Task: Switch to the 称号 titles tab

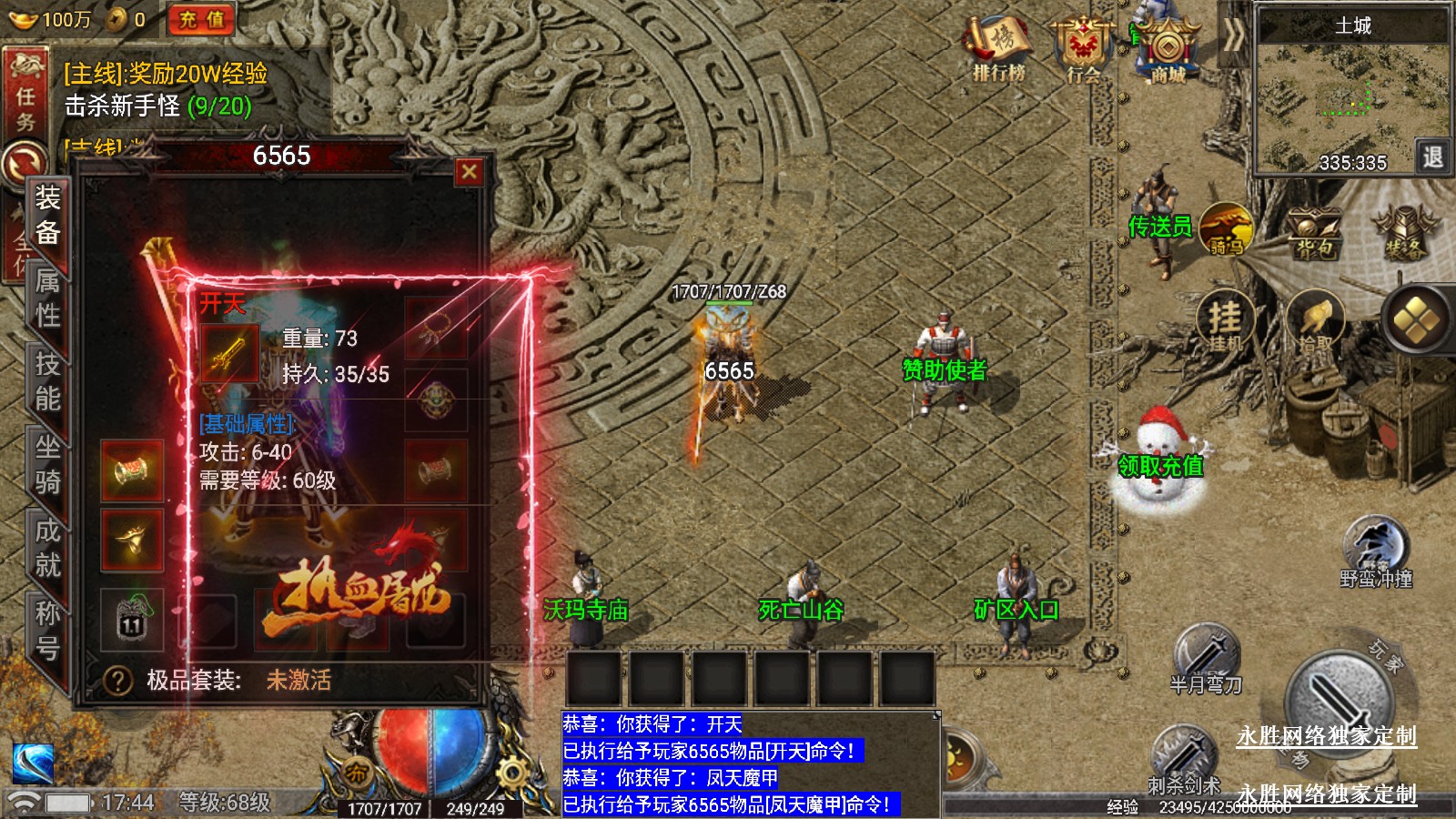Action: pyautogui.click(x=48, y=631)
